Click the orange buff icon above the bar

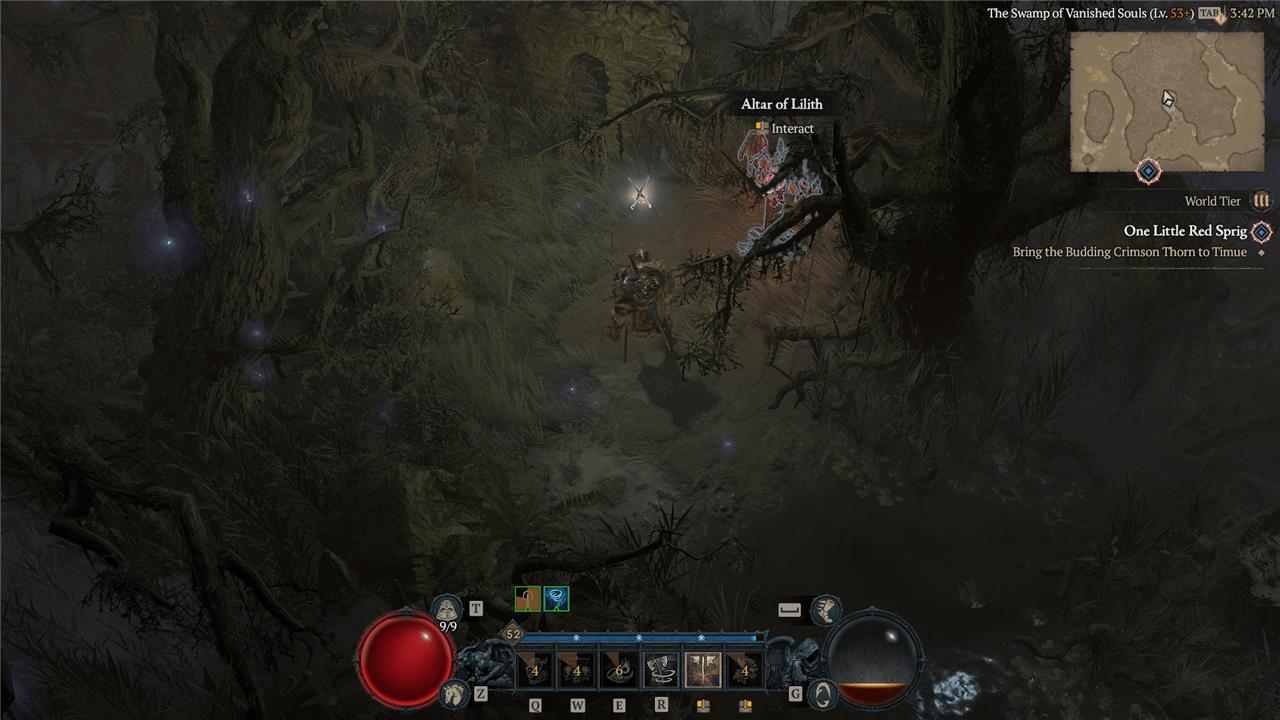pyautogui.click(x=527, y=599)
